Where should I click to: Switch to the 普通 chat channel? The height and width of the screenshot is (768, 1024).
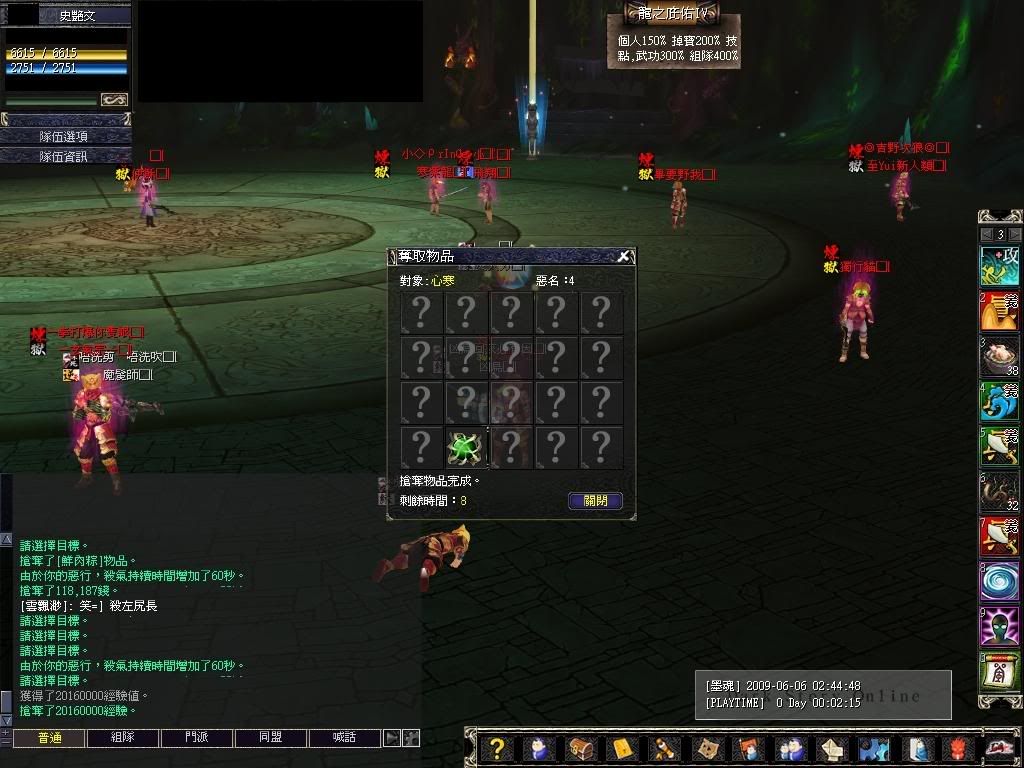(48, 738)
